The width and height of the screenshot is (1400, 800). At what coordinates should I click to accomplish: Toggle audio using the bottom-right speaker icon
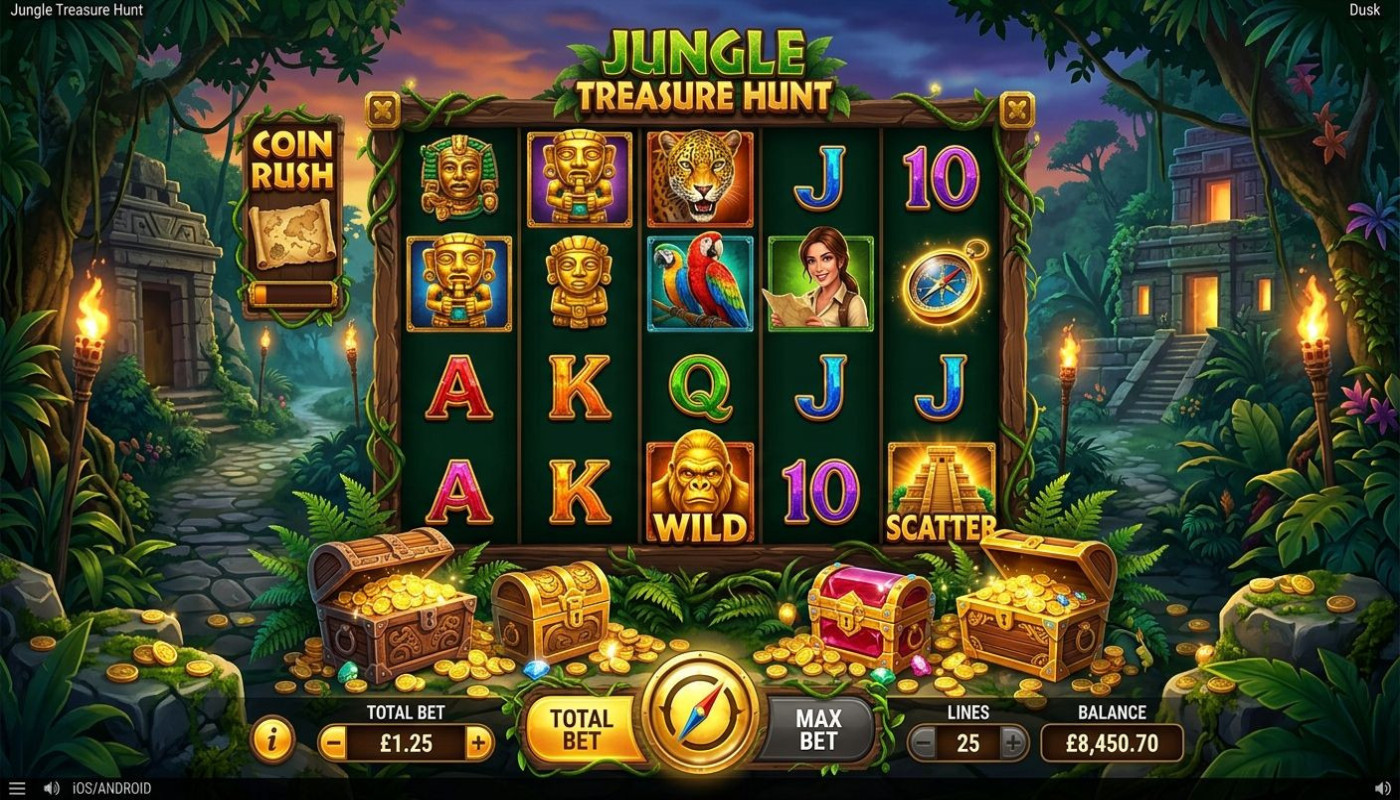click(1385, 788)
